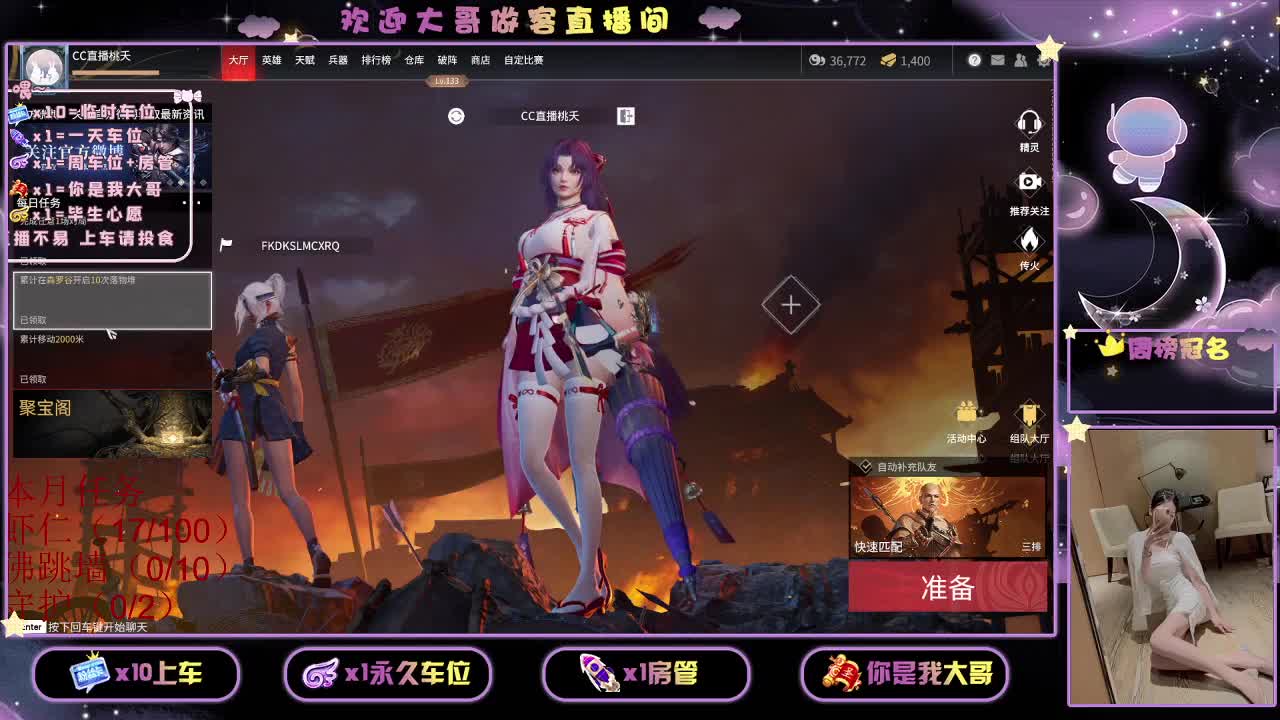
Task: Click the x1永久车位 gift button
Action: pyautogui.click(x=389, y=674)
